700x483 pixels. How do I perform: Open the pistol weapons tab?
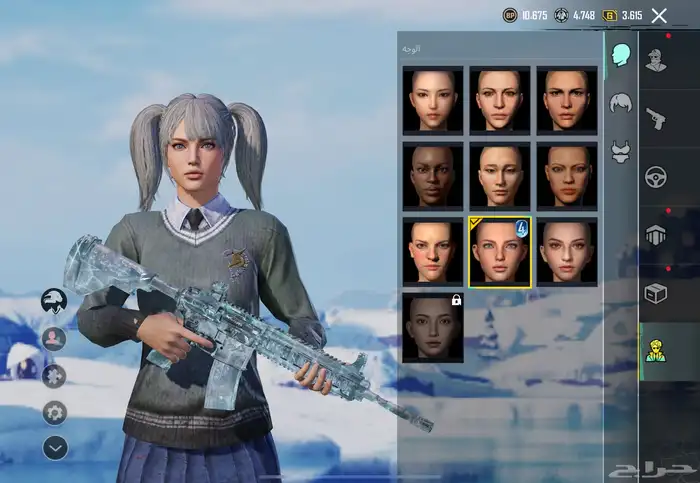click(x=656, y=118)
